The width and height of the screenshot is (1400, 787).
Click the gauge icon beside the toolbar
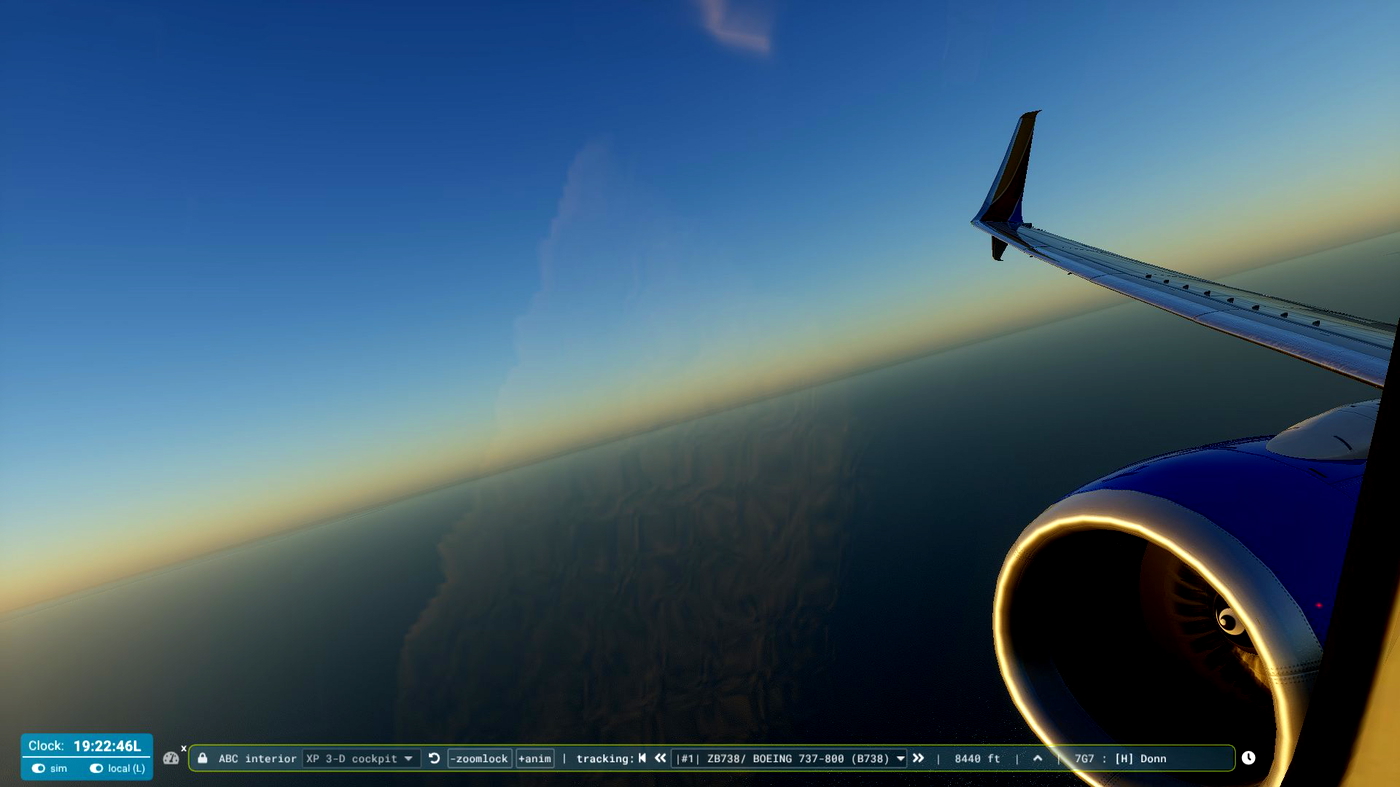171,758
